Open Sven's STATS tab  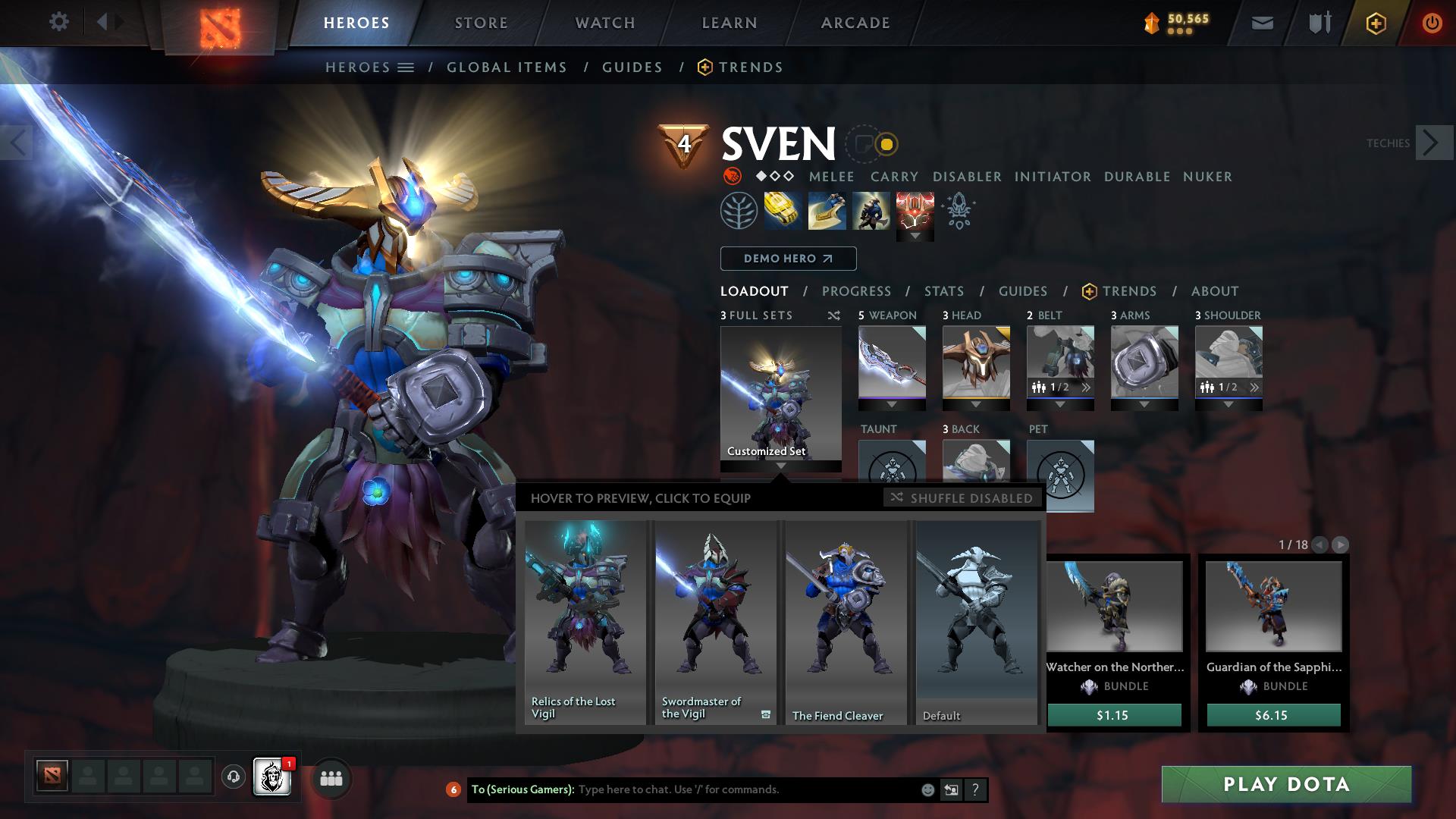[x=943, y=290]
